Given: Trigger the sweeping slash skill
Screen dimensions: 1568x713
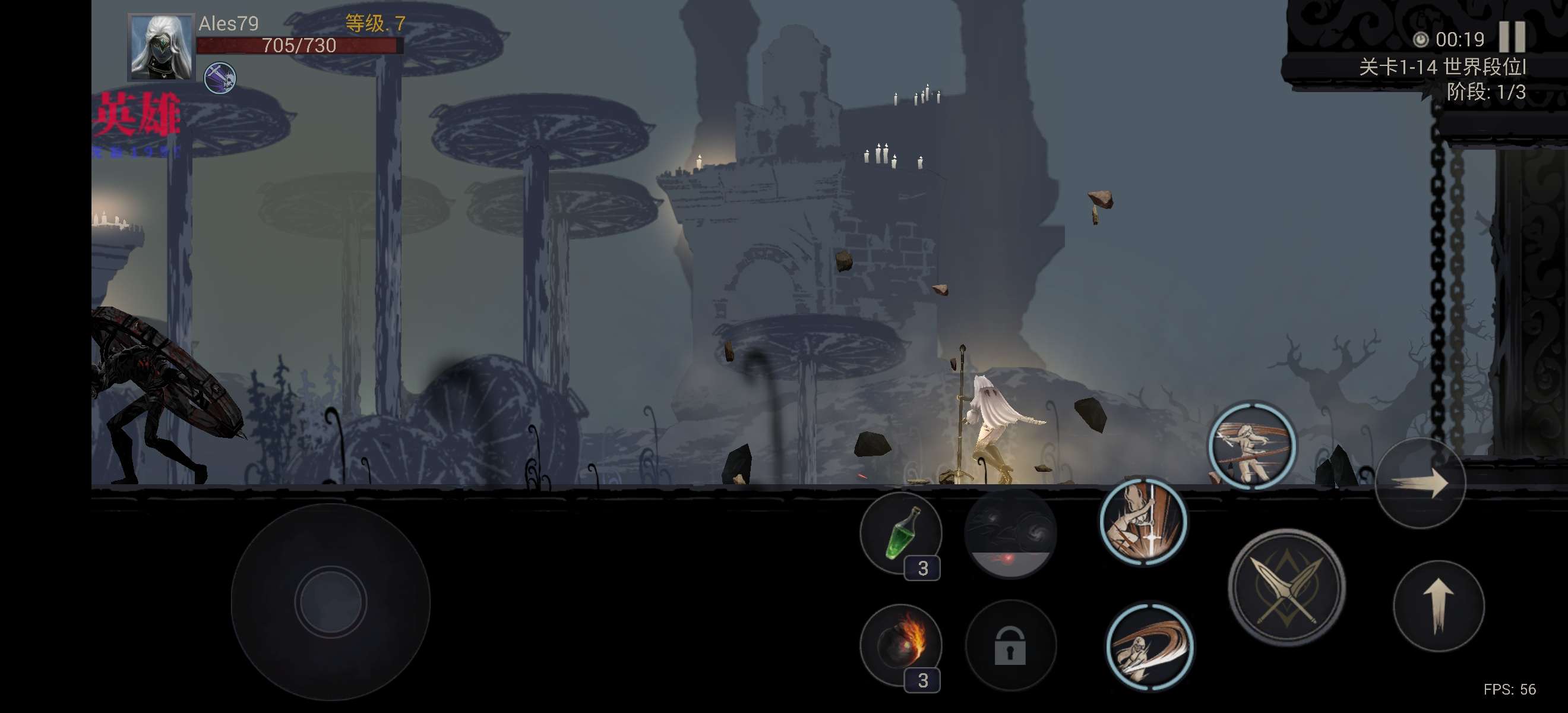Looking at the screenshot, I should (1149, 647).
